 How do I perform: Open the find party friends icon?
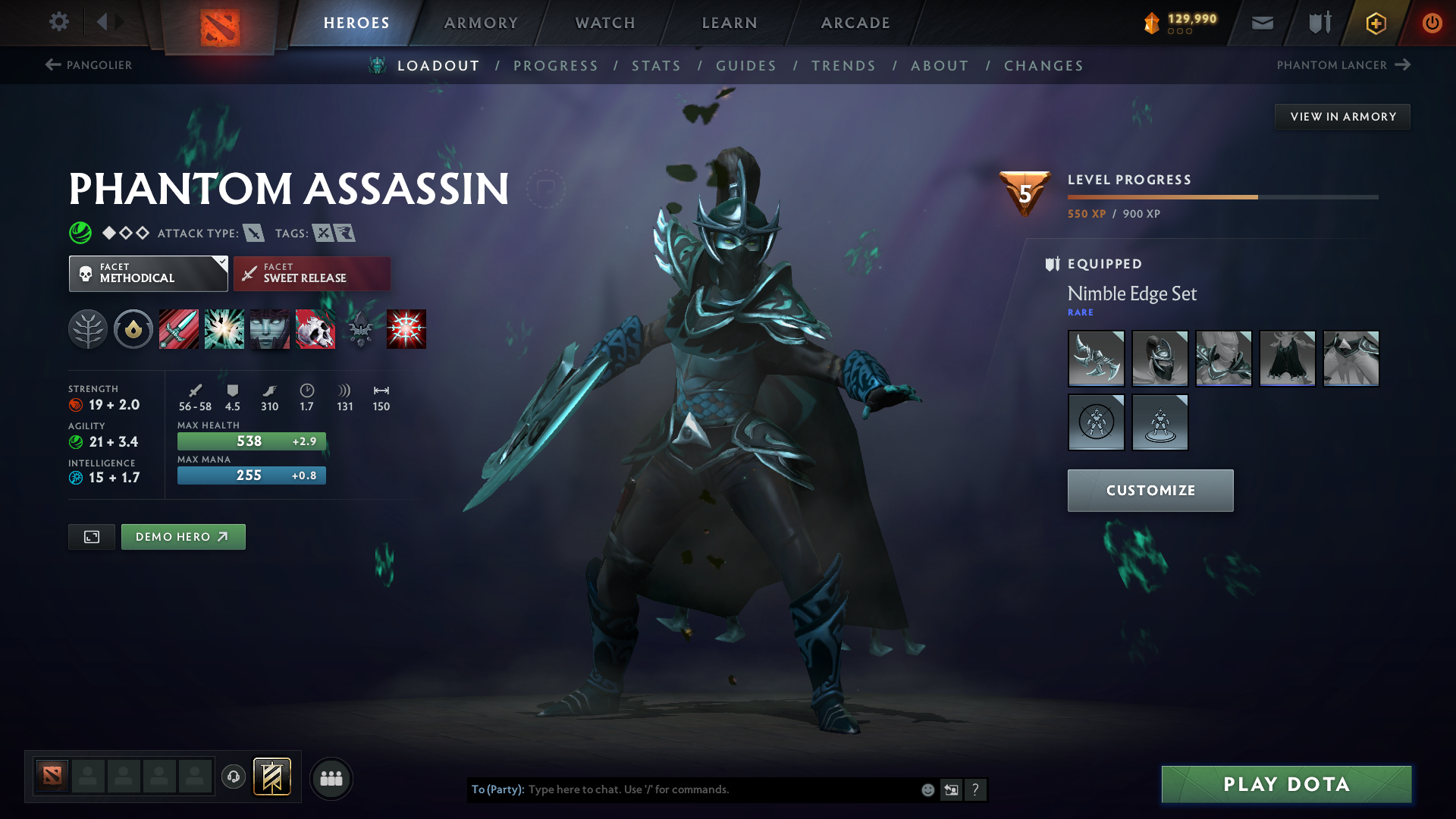(331, 778)
